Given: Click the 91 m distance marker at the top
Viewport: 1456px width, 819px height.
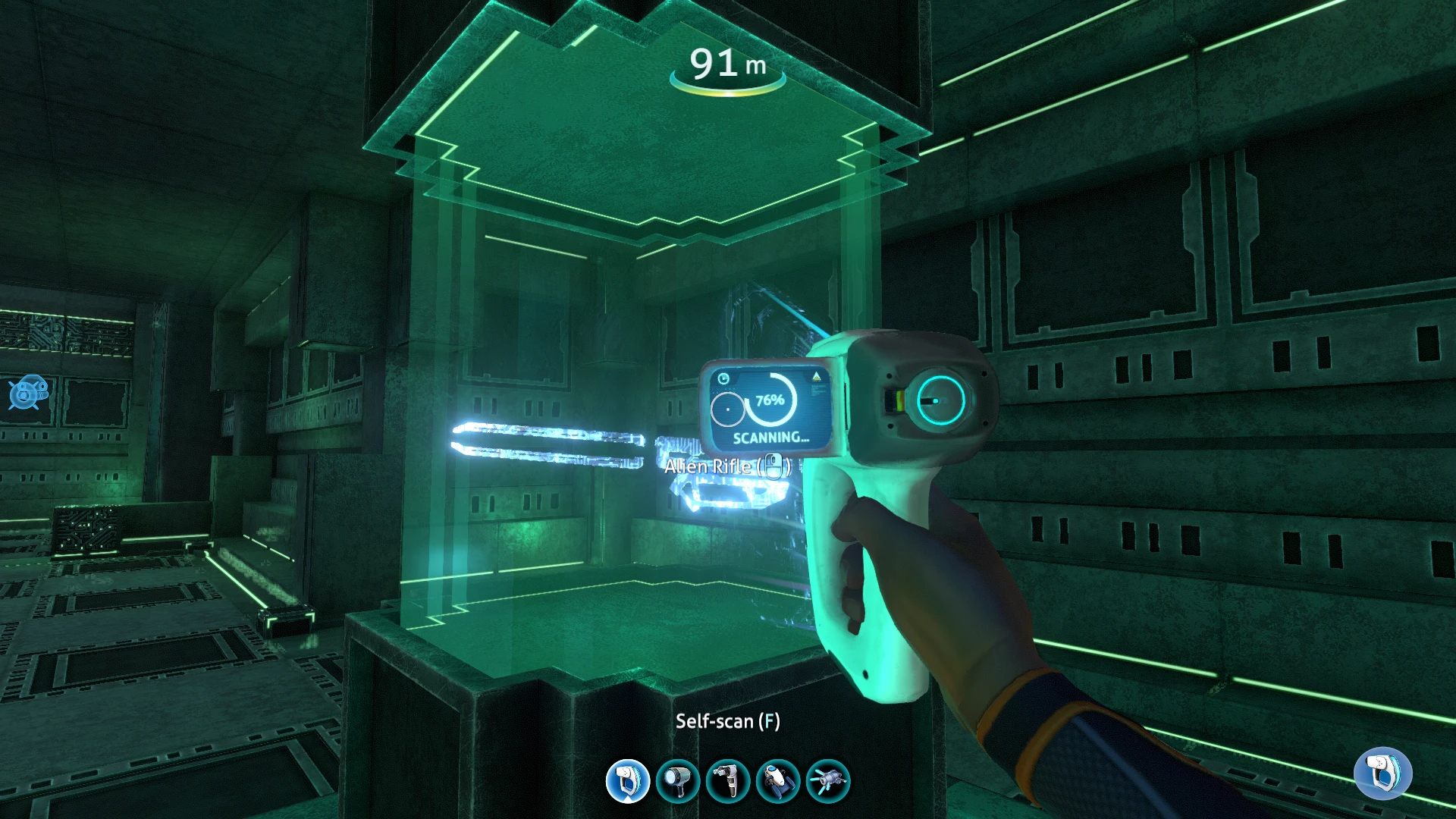Looking at the screenshot, I should coord(726,64).
